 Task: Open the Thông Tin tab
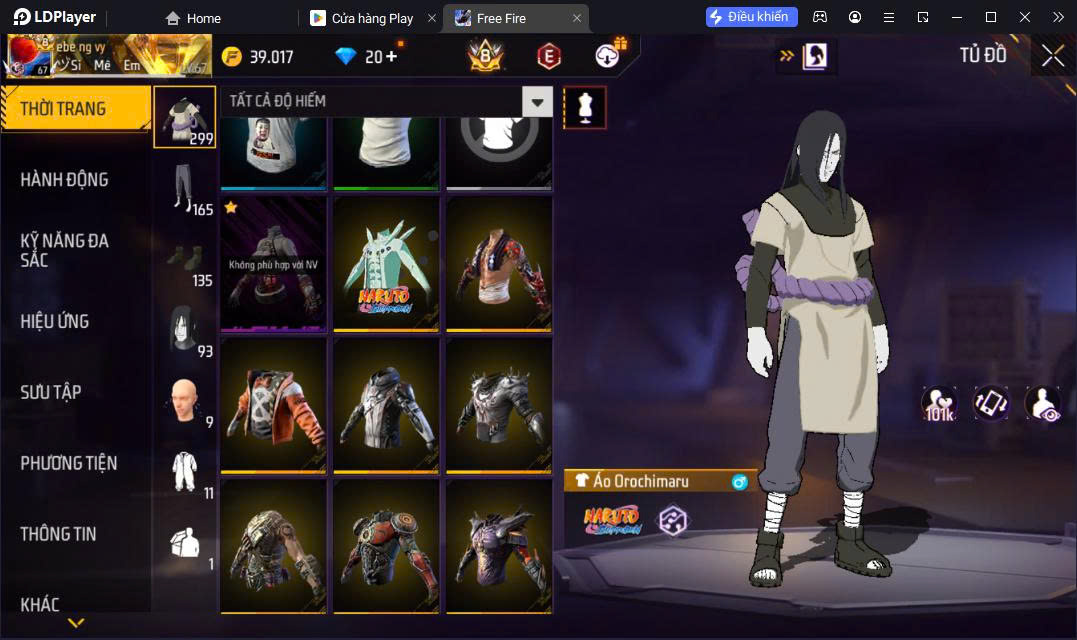coord(58,534)
